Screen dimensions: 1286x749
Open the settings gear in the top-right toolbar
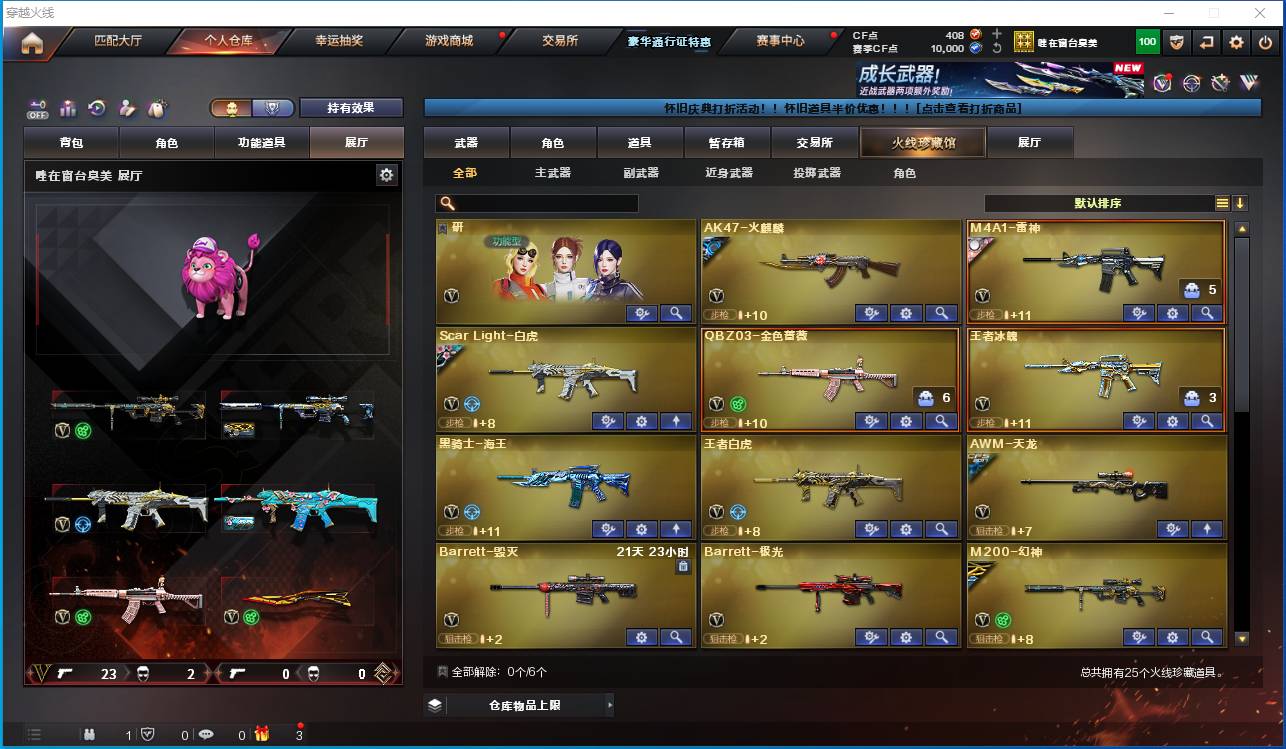[x=1235, y=41]
